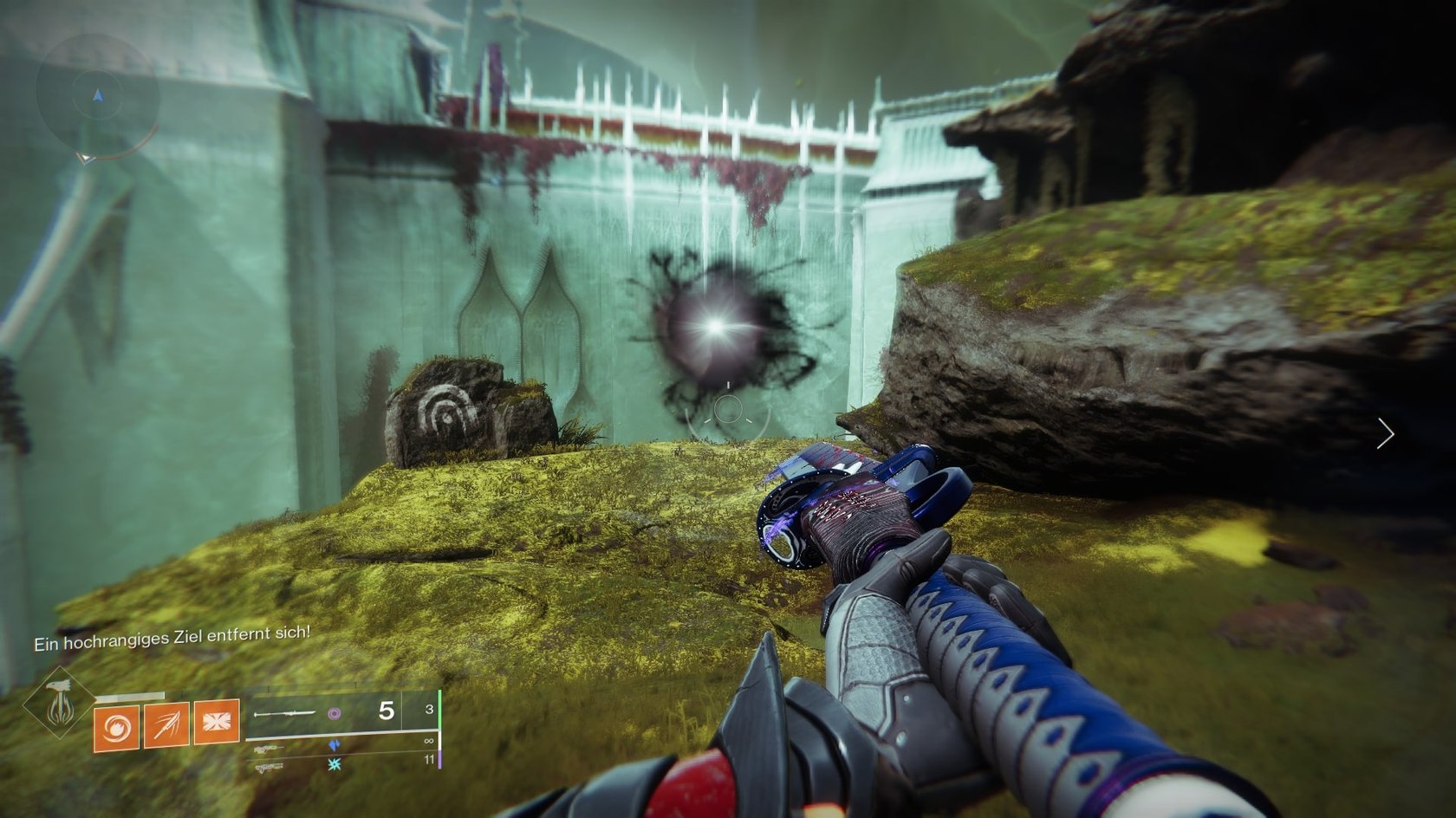This screenshot has height=818, width=1456.
Task: Choose the bottom stowed weapon slot
Action: [269, 766]
